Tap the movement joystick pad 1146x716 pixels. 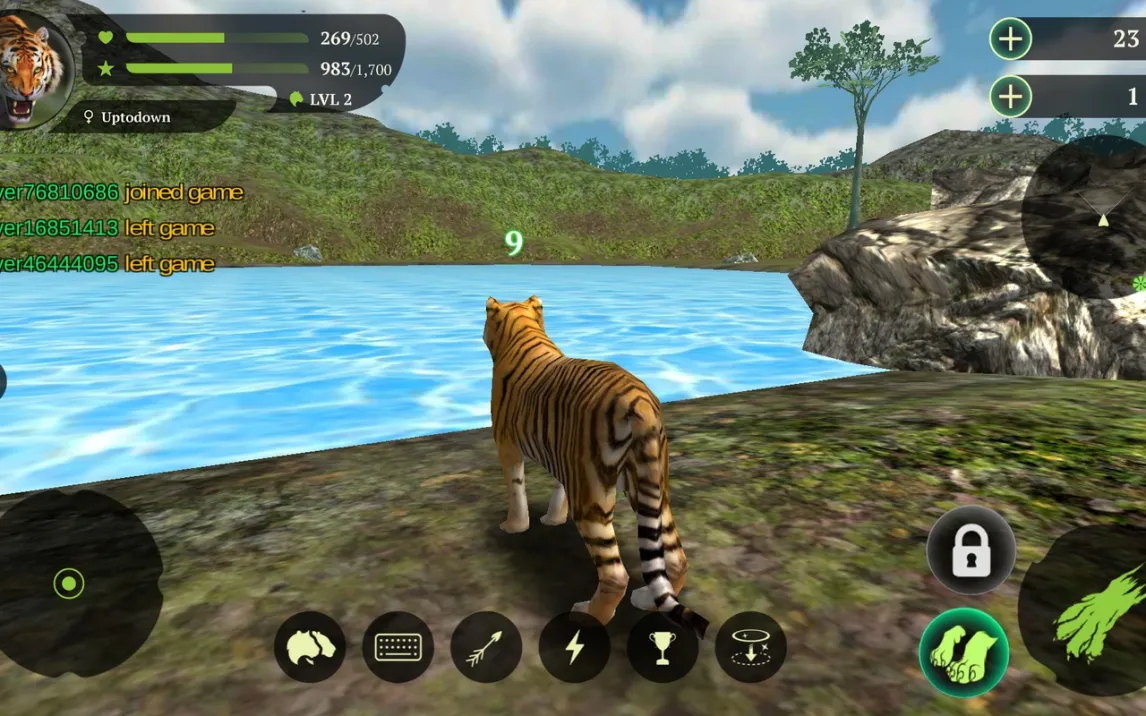coord(70,581)
